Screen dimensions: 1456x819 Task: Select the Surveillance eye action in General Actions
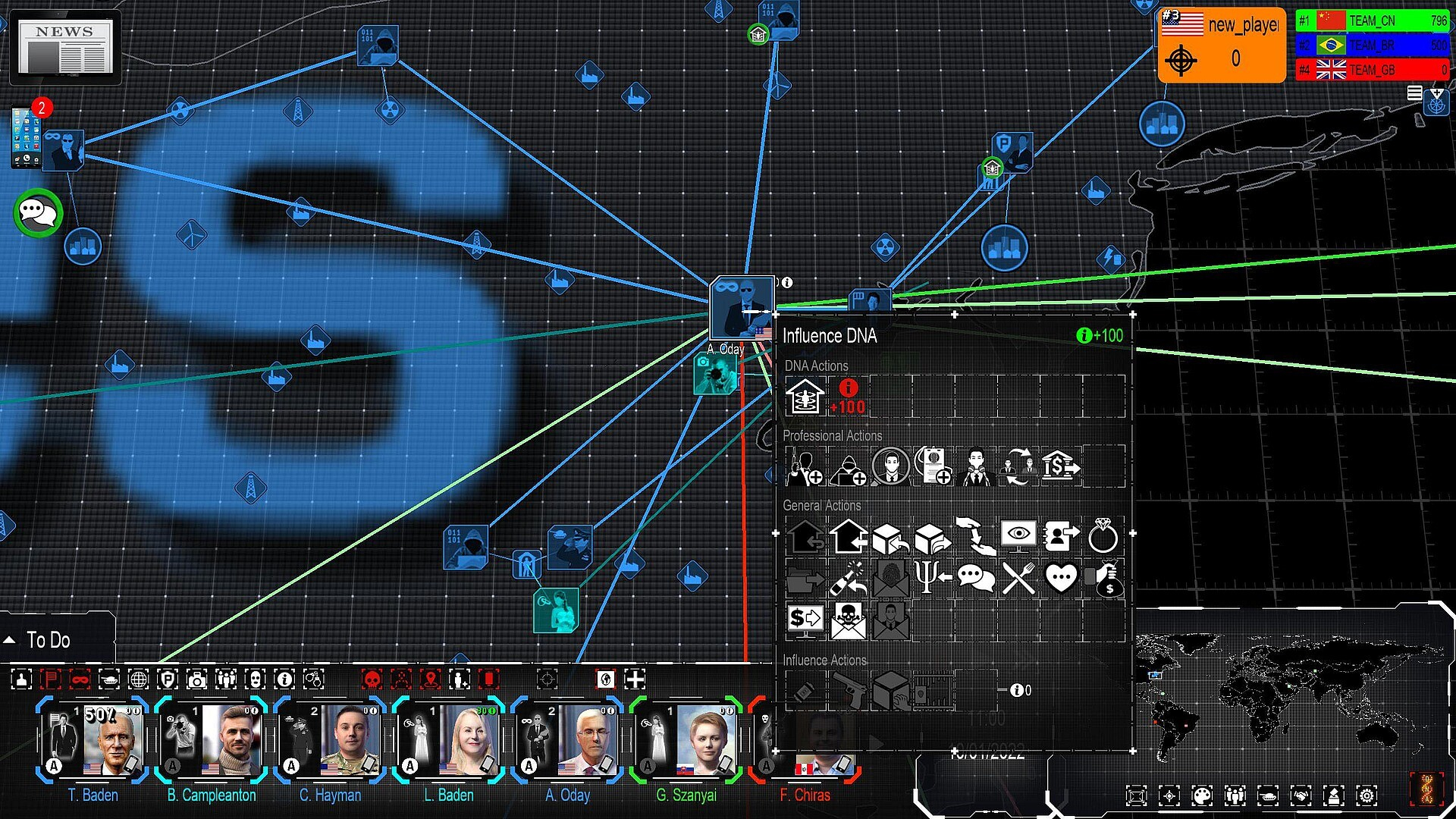[1018, 535]
